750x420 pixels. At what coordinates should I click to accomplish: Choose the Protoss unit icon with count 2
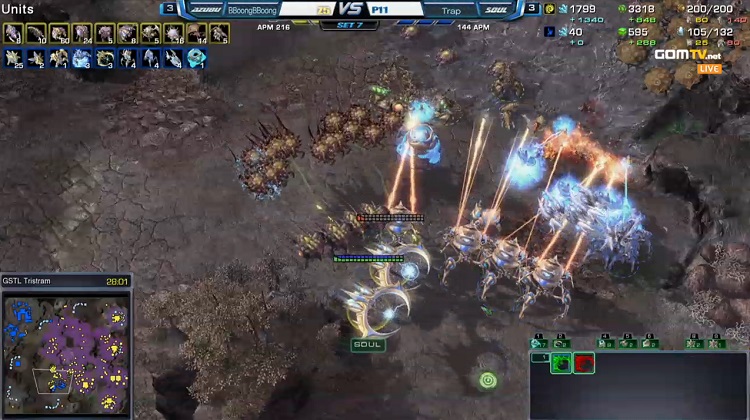[x=35, y=58]
